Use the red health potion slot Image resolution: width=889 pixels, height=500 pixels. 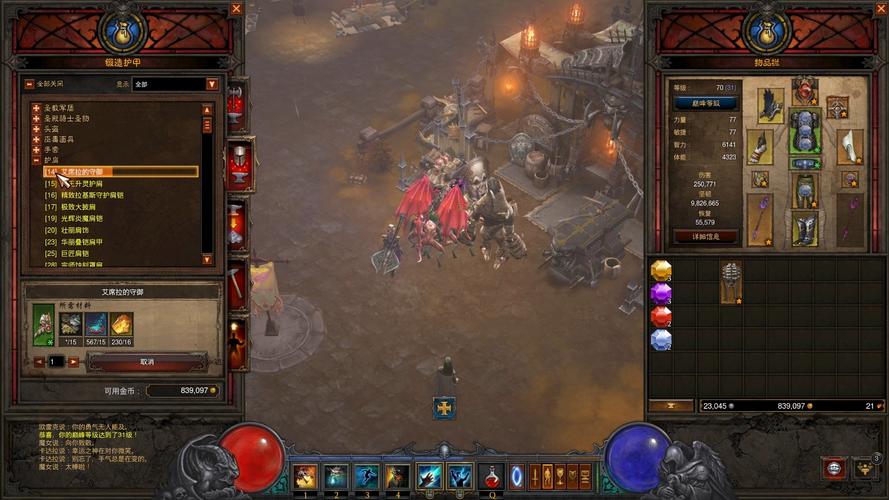click(x=491, y=476)
